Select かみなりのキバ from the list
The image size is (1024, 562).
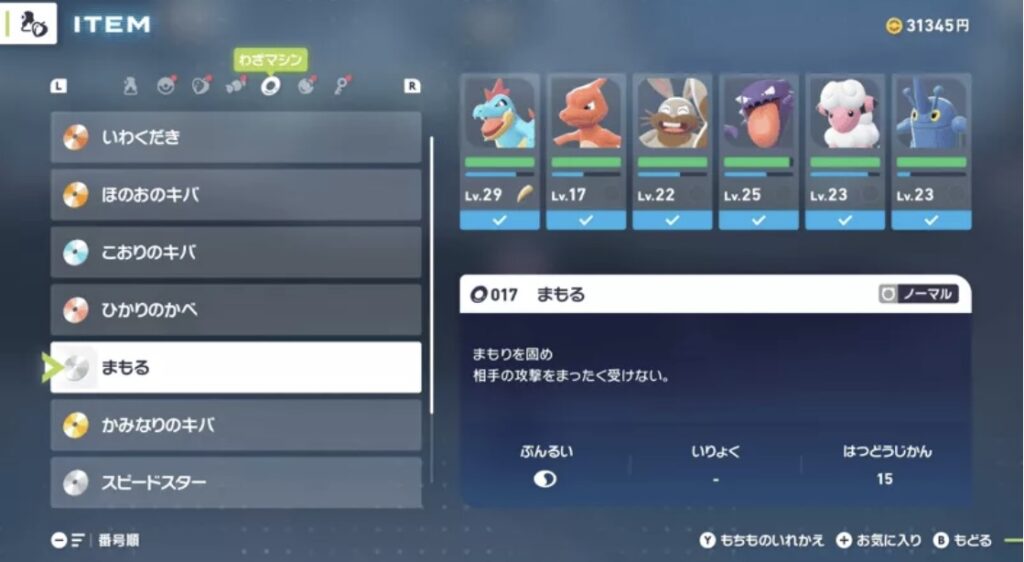236,426
